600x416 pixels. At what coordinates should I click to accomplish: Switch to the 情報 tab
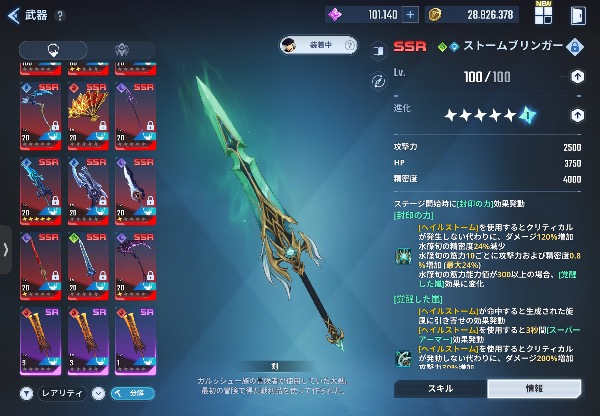534,388
